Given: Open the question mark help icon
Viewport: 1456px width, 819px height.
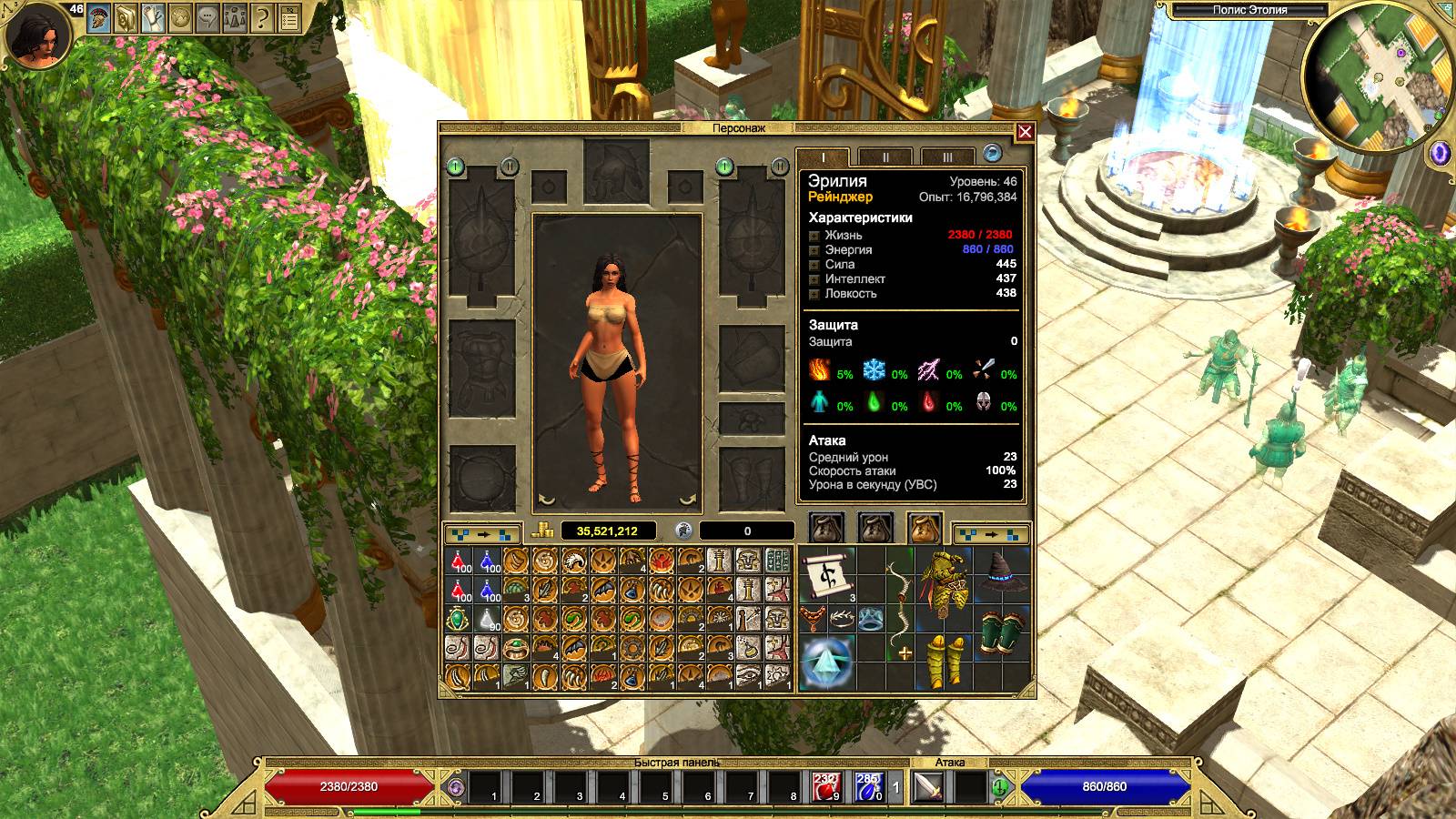Looking at the screenshot, I should tap(262, 17).
